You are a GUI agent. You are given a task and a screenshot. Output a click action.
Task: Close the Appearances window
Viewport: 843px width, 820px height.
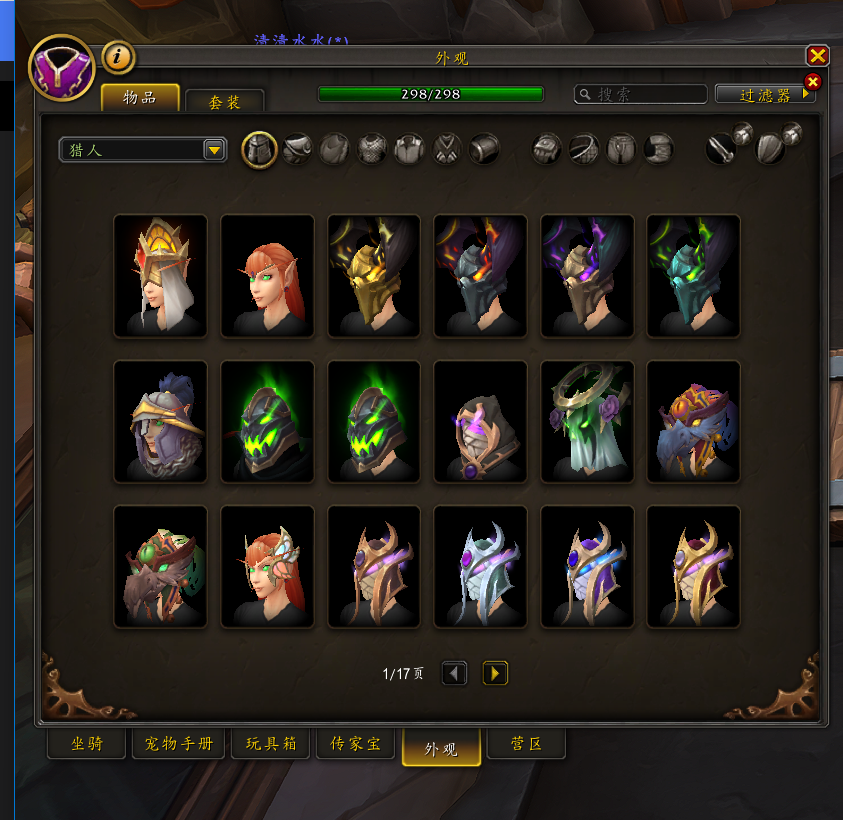(817, 56)
